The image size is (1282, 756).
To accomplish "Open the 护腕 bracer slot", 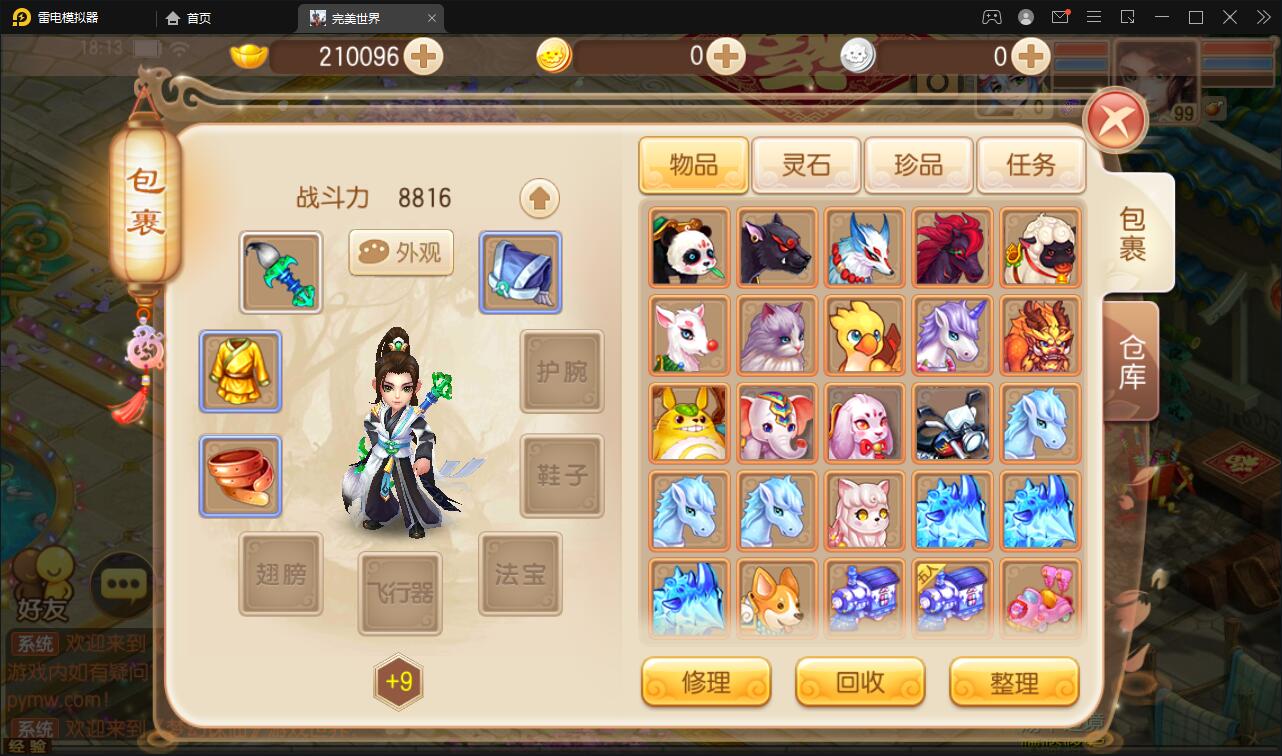I will point(561,372).
